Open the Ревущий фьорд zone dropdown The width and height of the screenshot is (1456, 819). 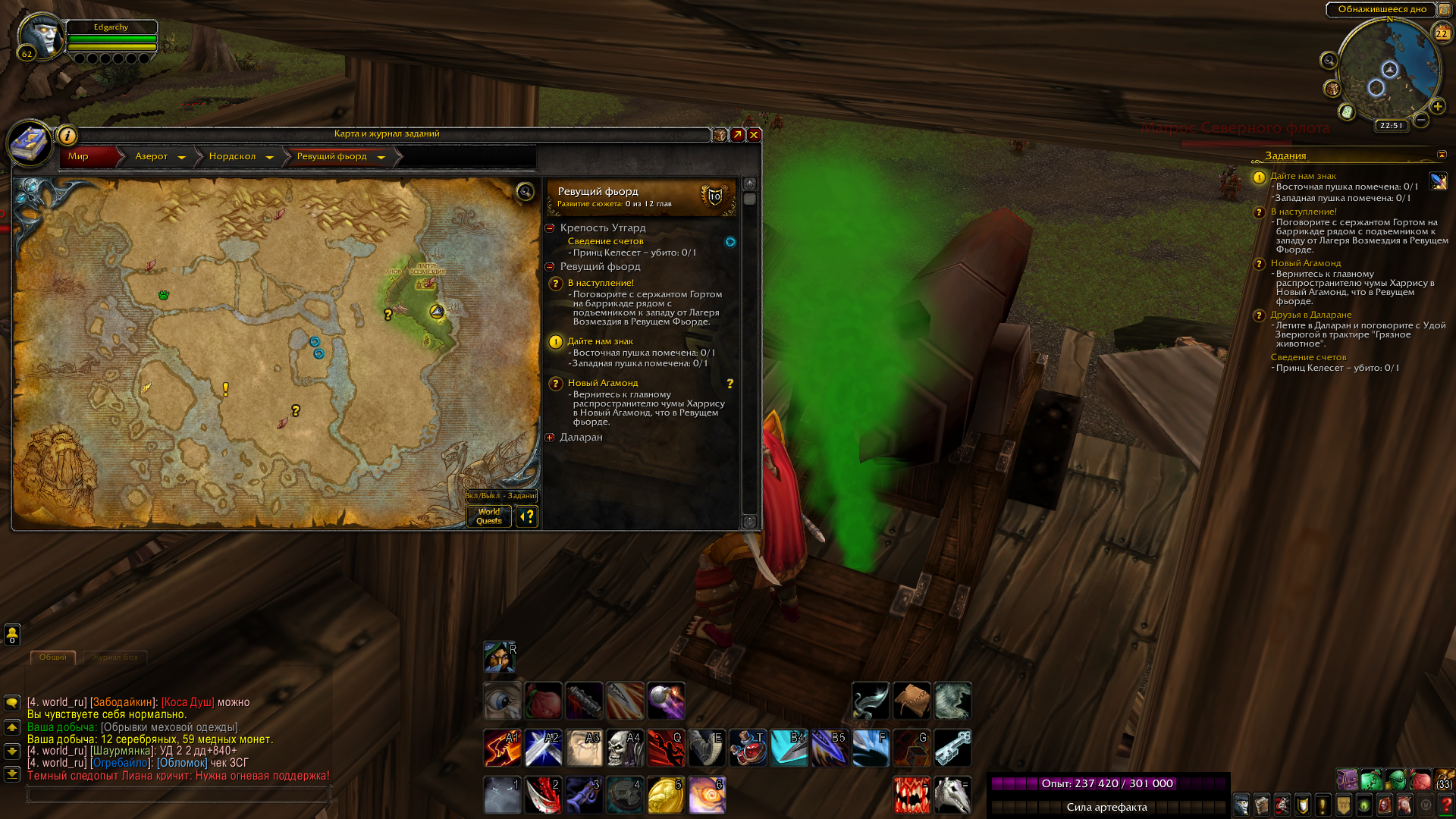pyautogui.click(x=381, y=157)
